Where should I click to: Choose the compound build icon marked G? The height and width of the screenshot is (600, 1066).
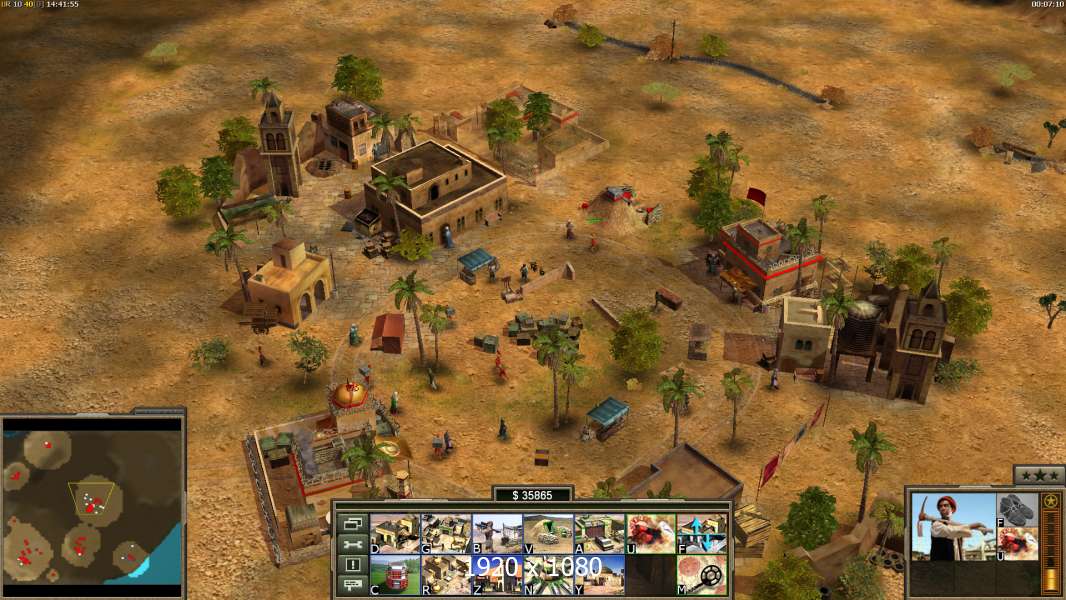[x=445, y=533]
